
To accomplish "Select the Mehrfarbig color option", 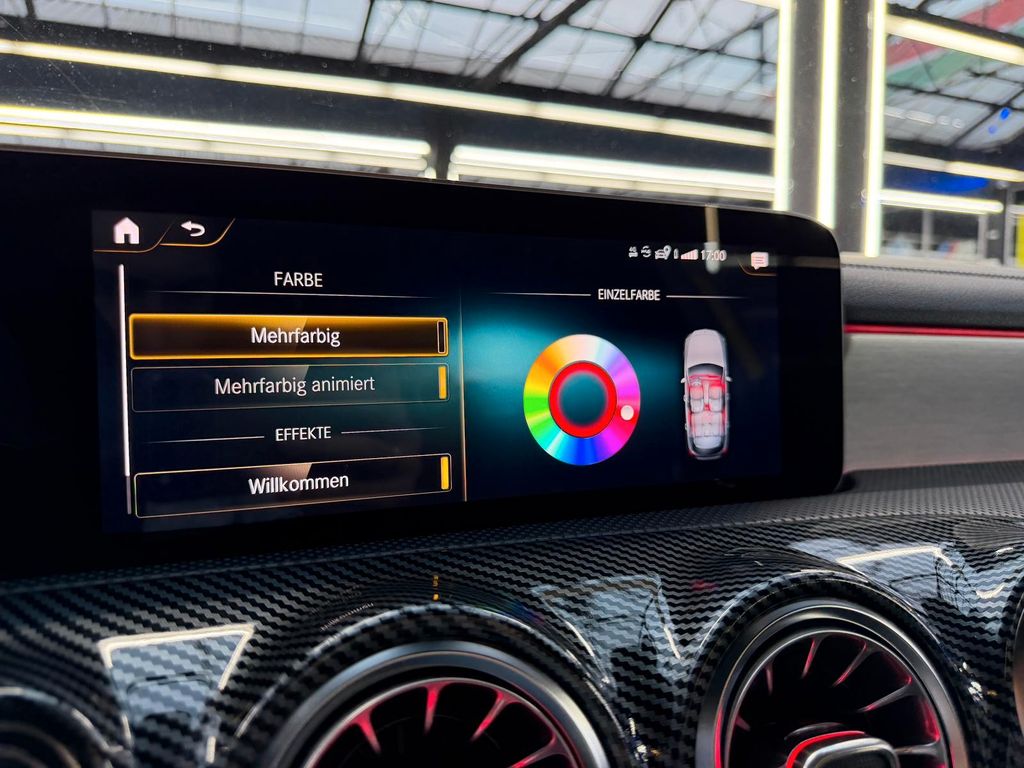I will tap(288, 337).
